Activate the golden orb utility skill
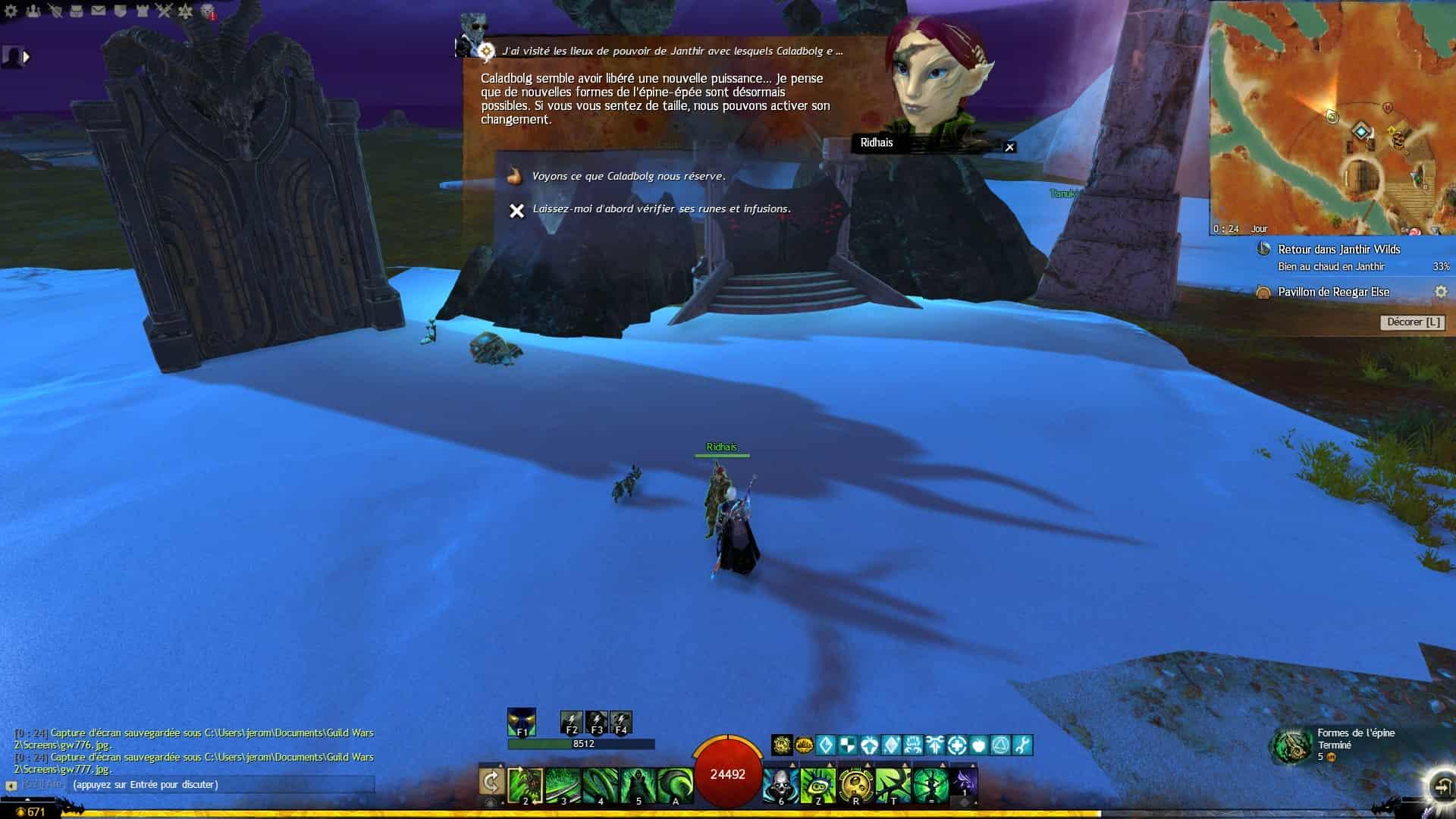1456x819 pixels. [855, 783]
